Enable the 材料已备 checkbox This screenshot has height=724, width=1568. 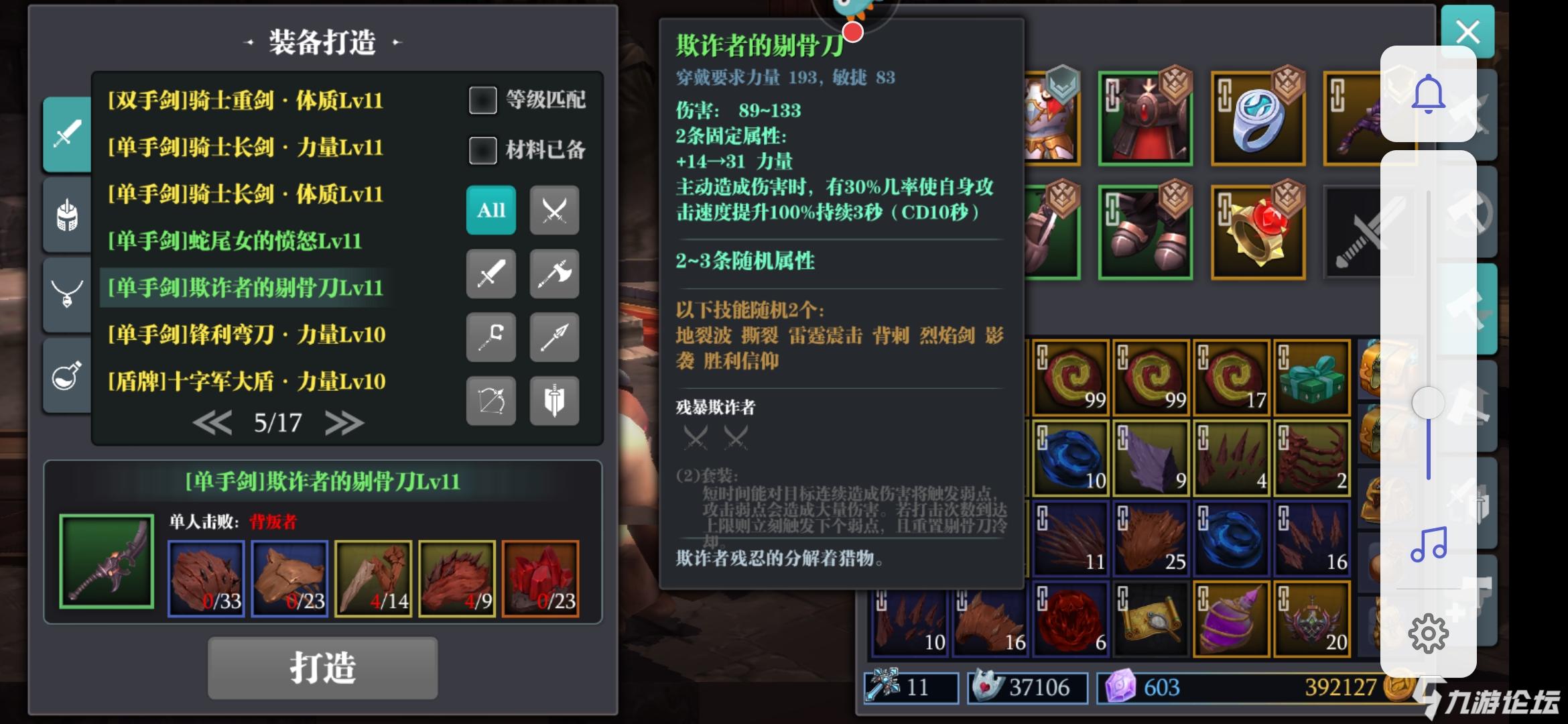[482, 151]
